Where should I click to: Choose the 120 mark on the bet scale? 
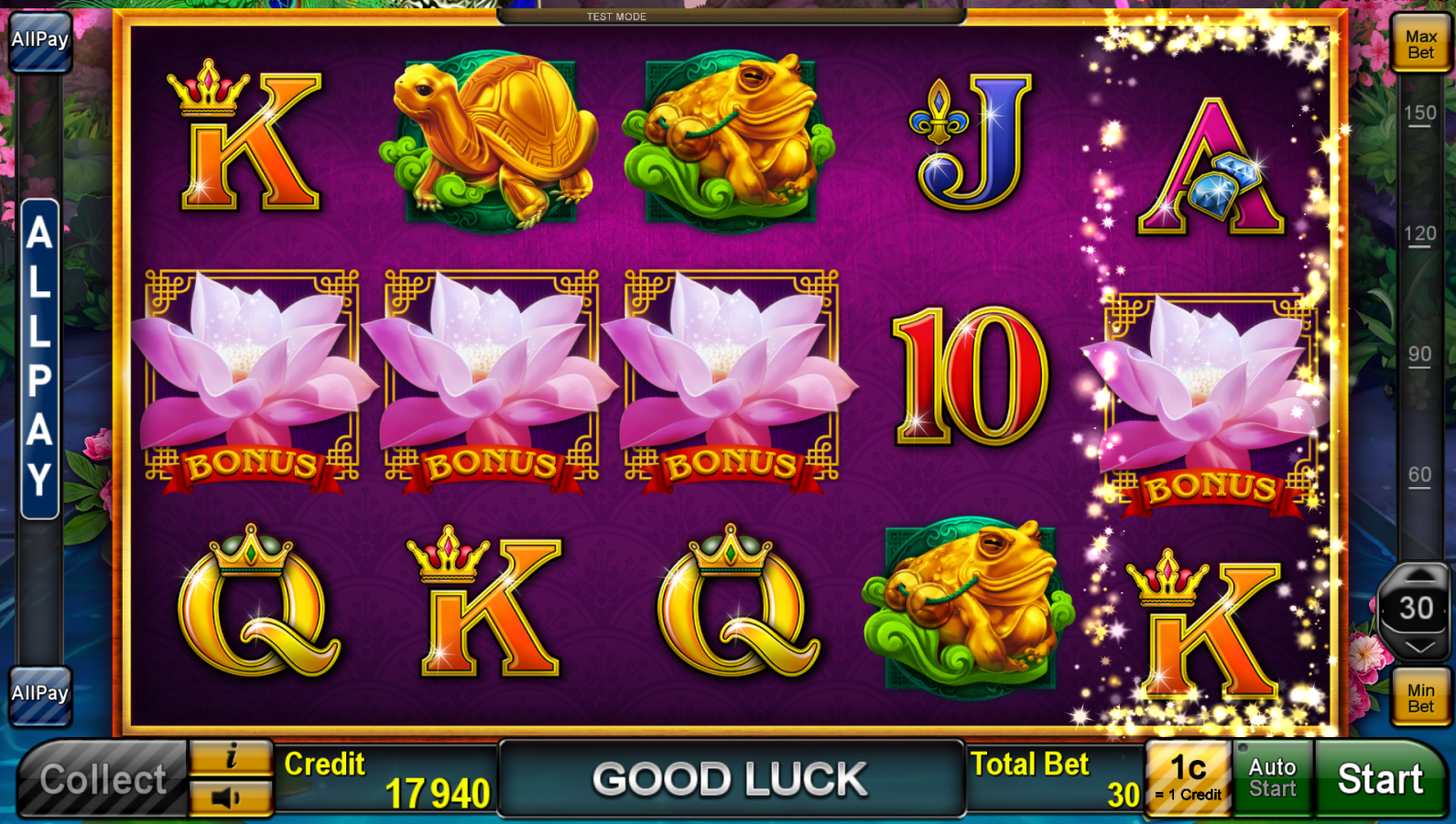[1420, 234]
